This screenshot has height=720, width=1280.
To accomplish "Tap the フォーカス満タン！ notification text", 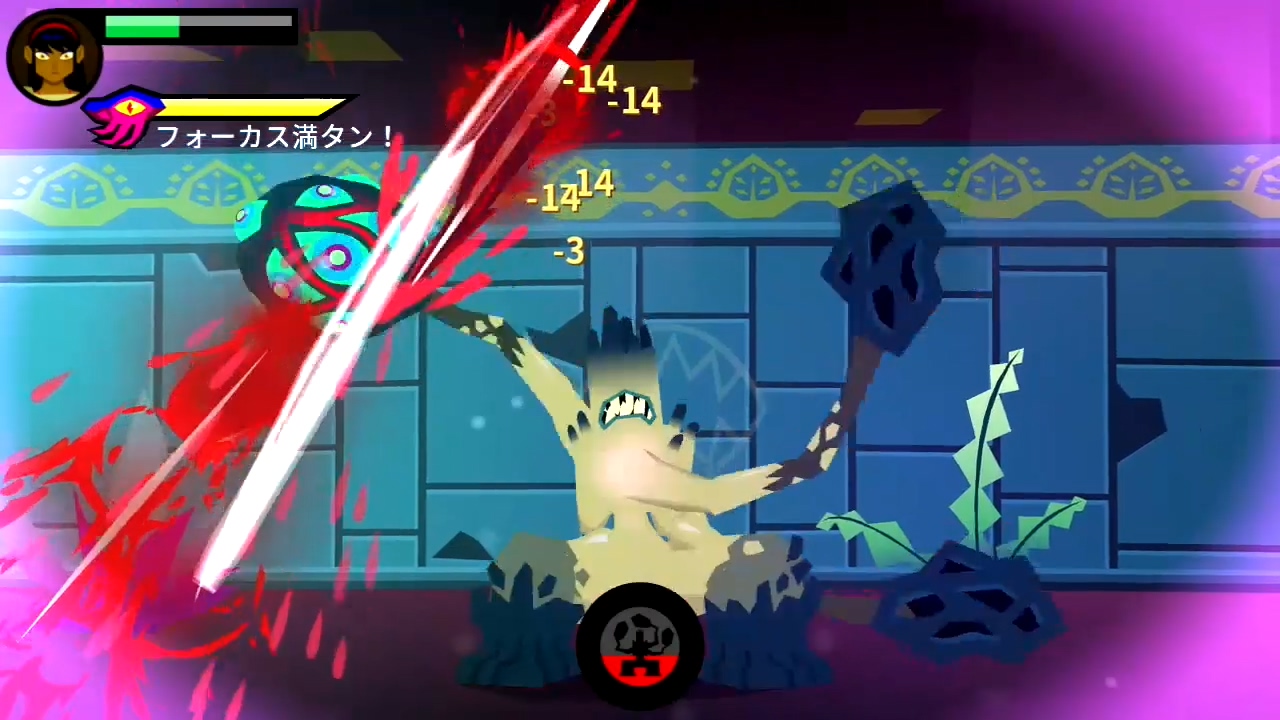I will (x=275, y=137).
